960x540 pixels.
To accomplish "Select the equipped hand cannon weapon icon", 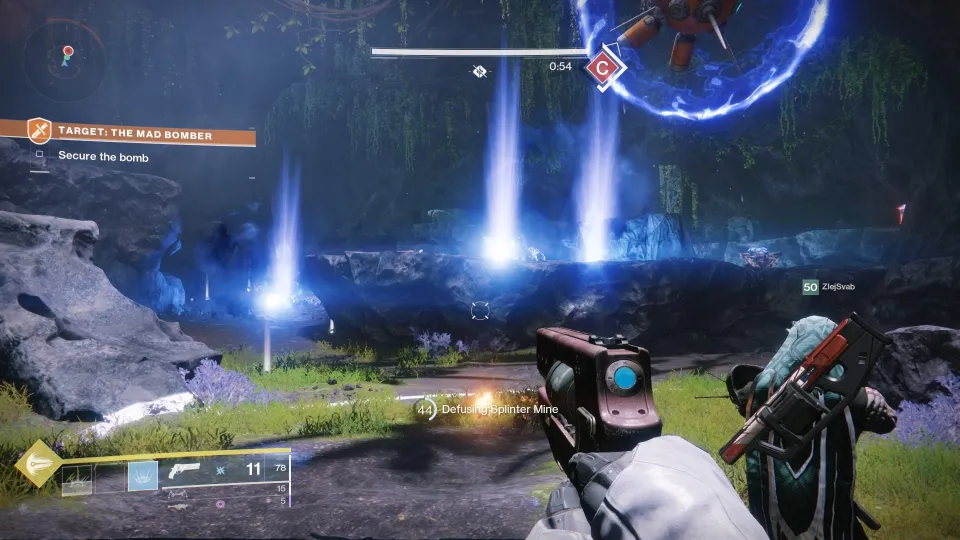I will (x=183, y=472).
